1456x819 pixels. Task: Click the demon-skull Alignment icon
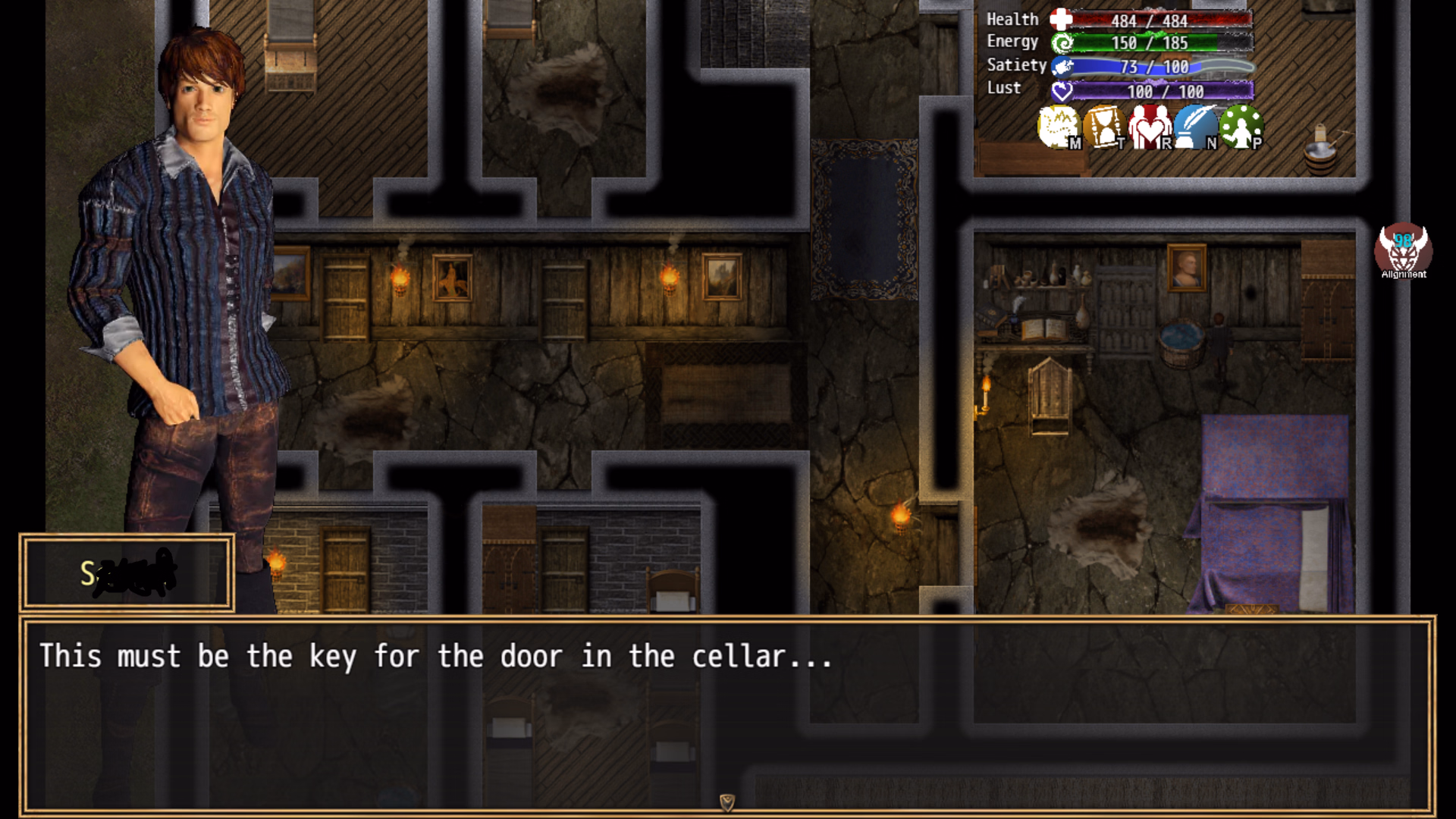pos(1403,250)
